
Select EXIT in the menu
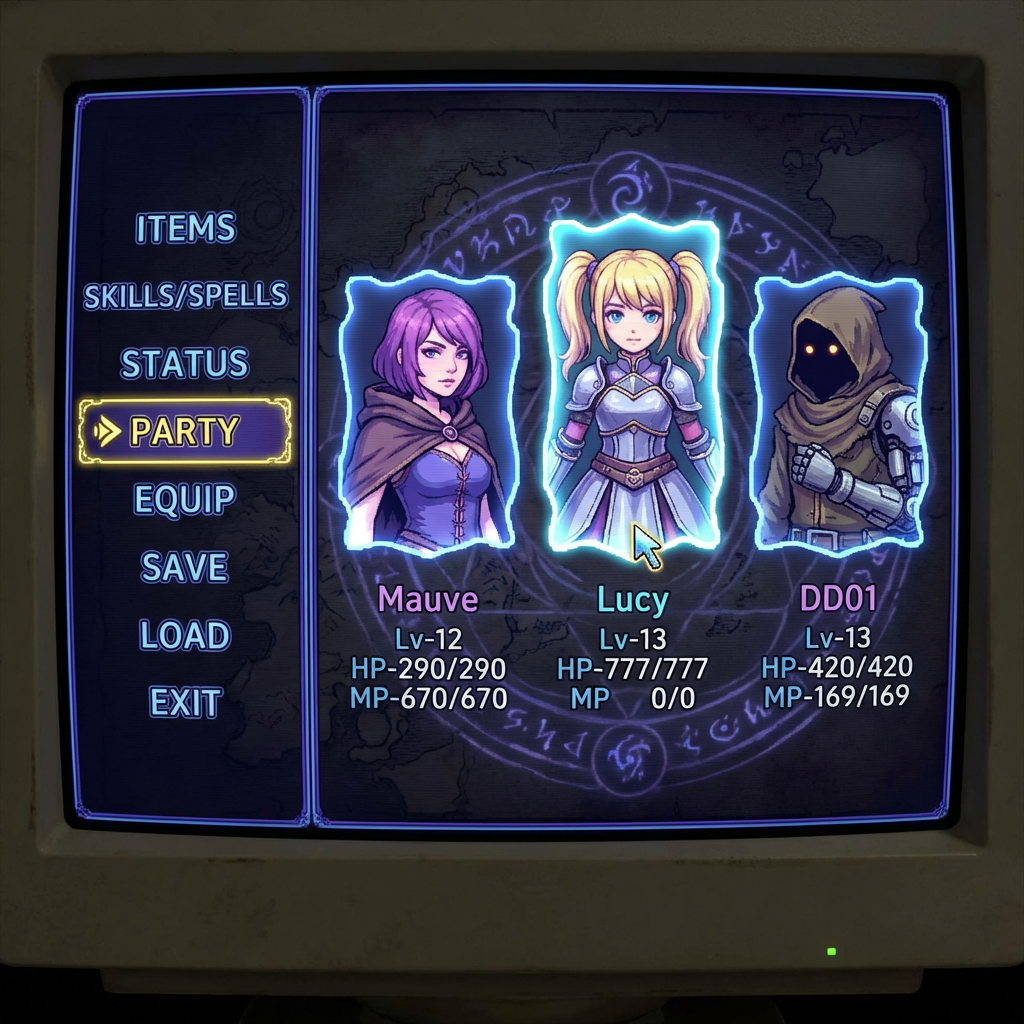click(185, 703)
